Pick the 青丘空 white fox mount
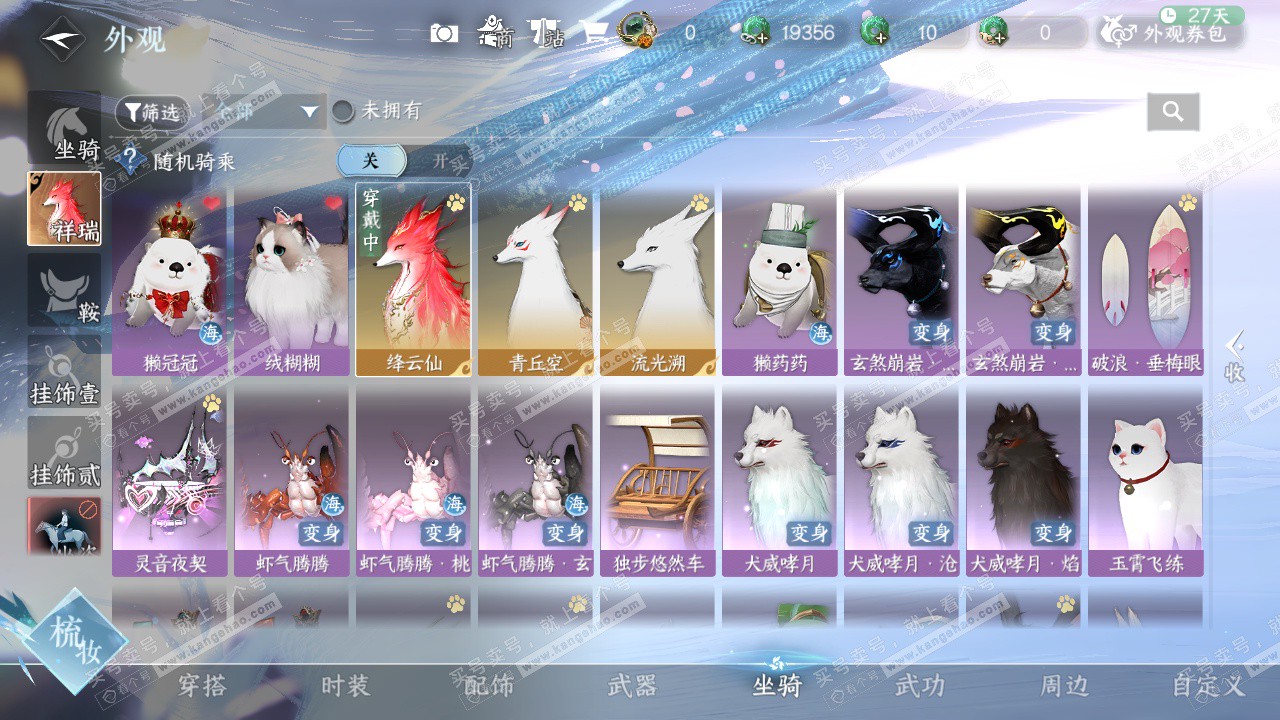The height and width of the screenshot is (720, 1280). [x=534, y=280]
